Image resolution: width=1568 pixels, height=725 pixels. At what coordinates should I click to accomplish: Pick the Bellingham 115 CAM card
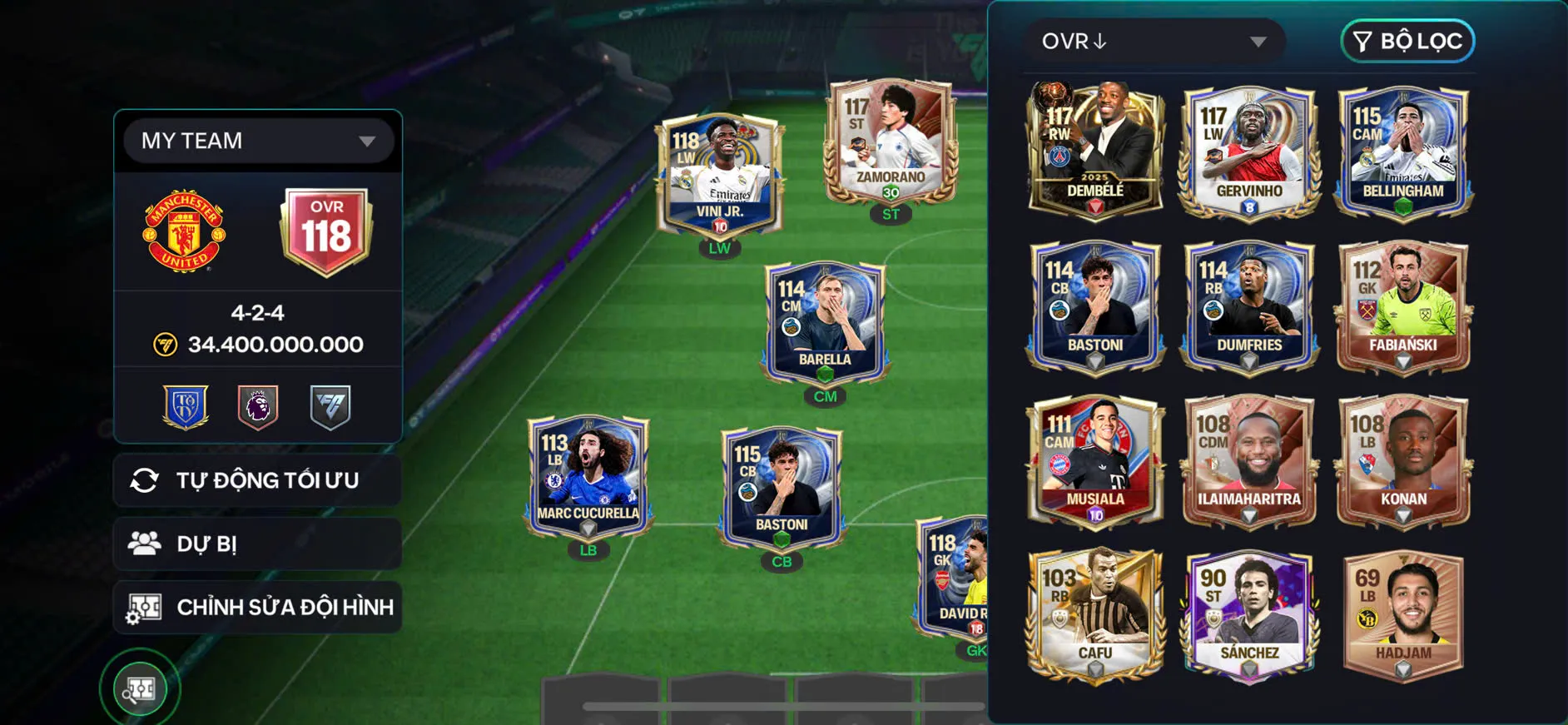(1403, 150)
